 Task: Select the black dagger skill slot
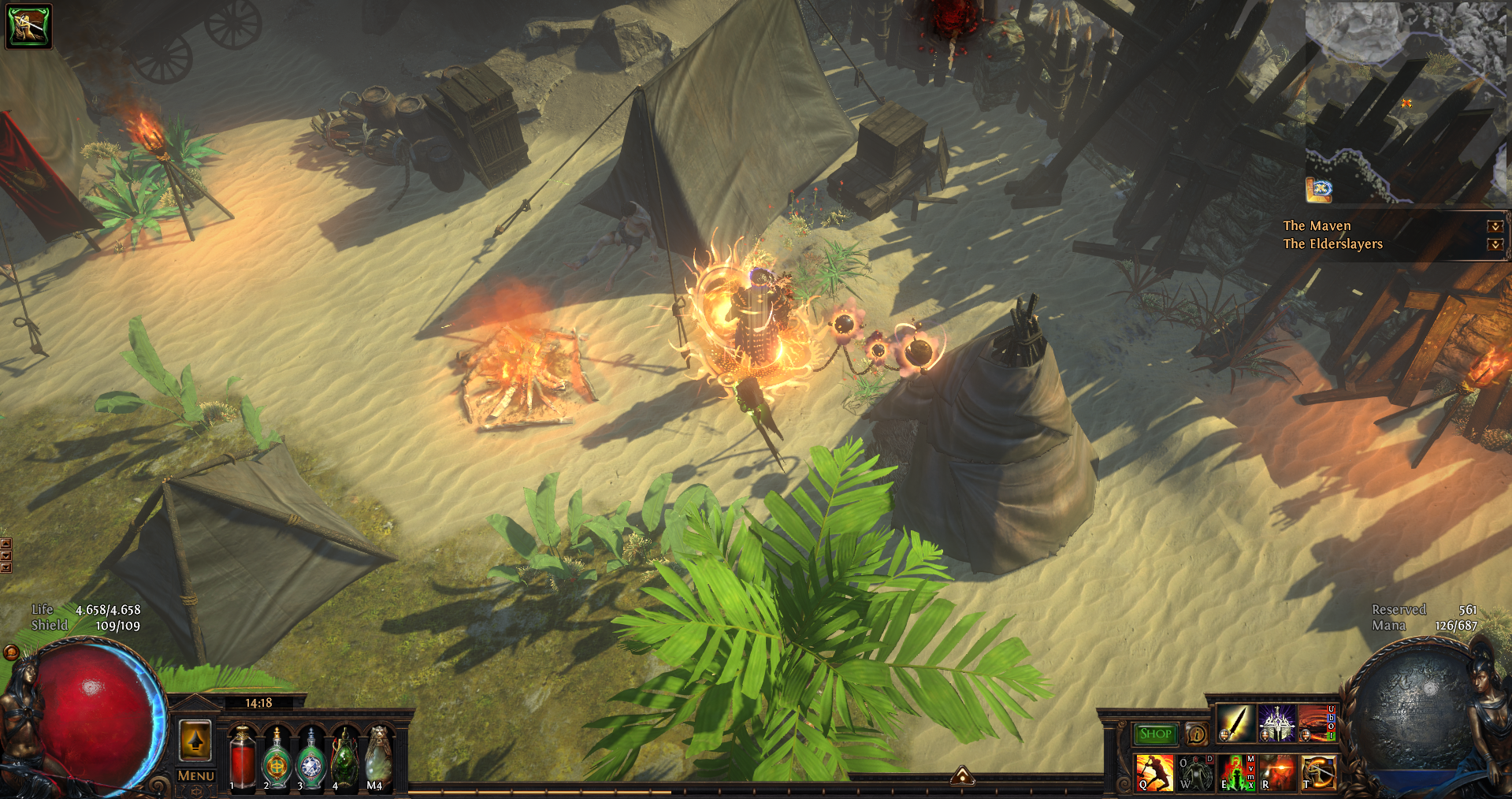(1235, 723)
